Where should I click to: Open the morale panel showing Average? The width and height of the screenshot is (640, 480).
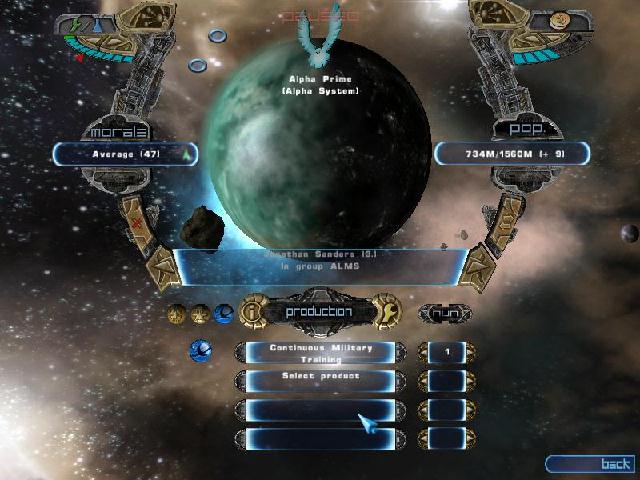pyautogui.click(x=125, y=154)
